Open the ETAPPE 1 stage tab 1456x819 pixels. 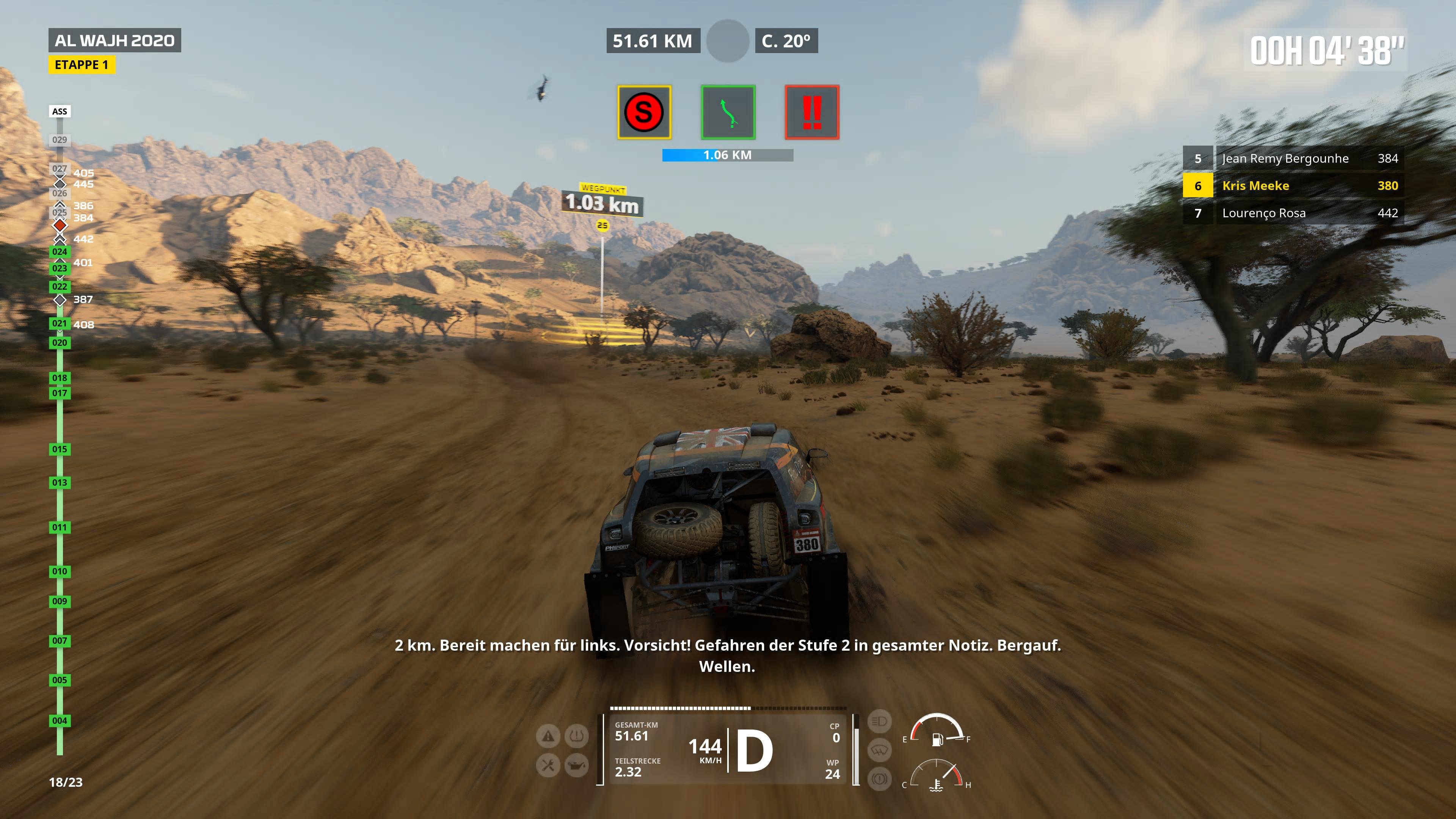[x=82, y=65]
